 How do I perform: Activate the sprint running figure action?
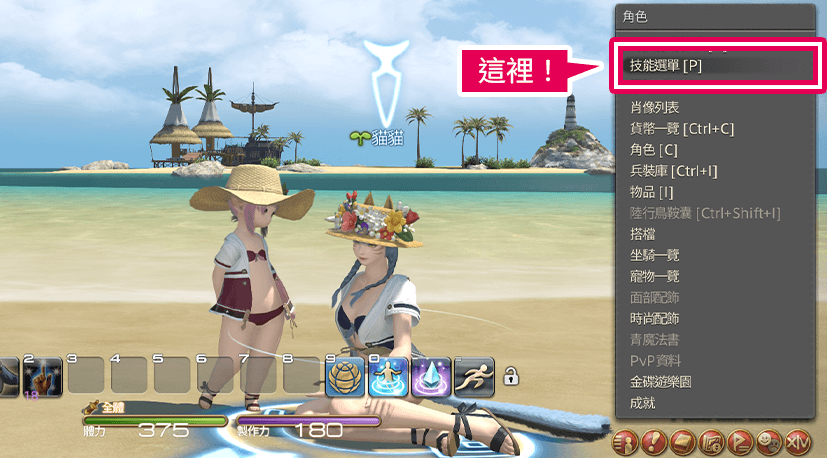tap(474, 376)
